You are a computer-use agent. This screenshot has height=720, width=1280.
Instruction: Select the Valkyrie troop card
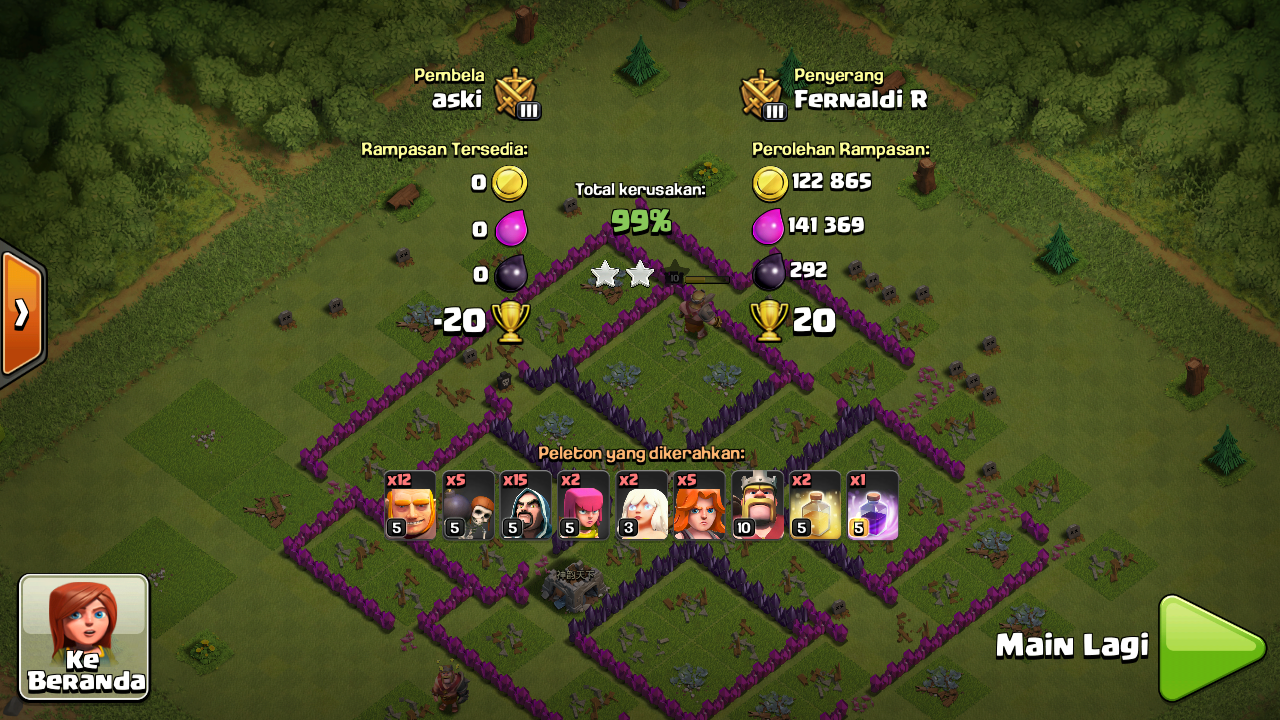(699, 505)
